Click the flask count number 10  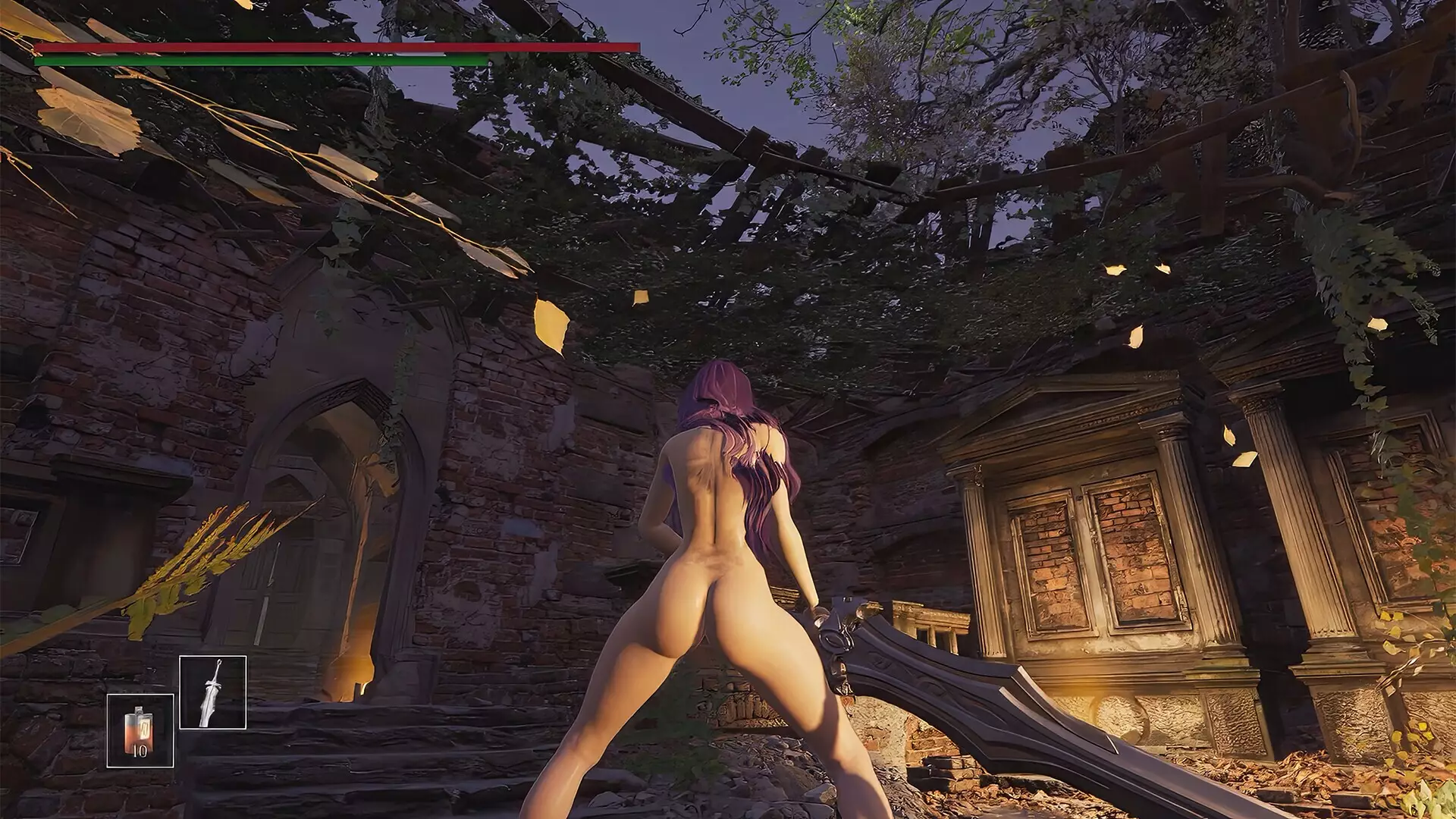point(140,752)
